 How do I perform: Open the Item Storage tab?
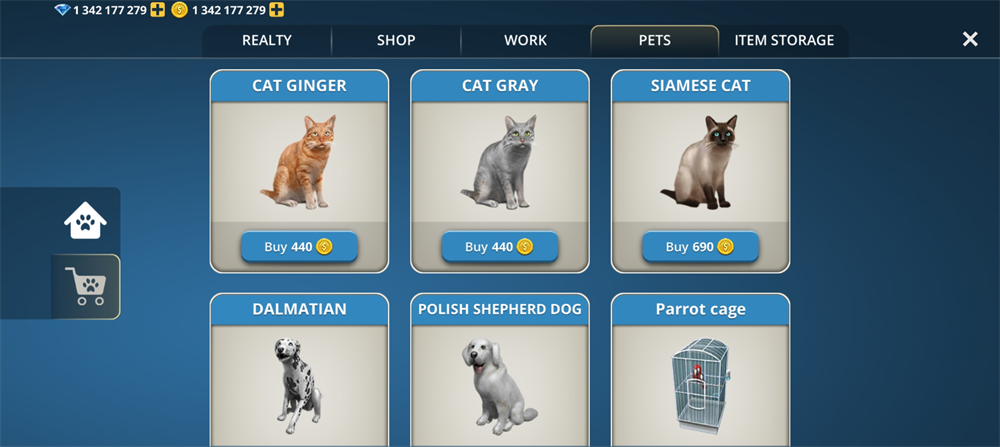[784, 41]
